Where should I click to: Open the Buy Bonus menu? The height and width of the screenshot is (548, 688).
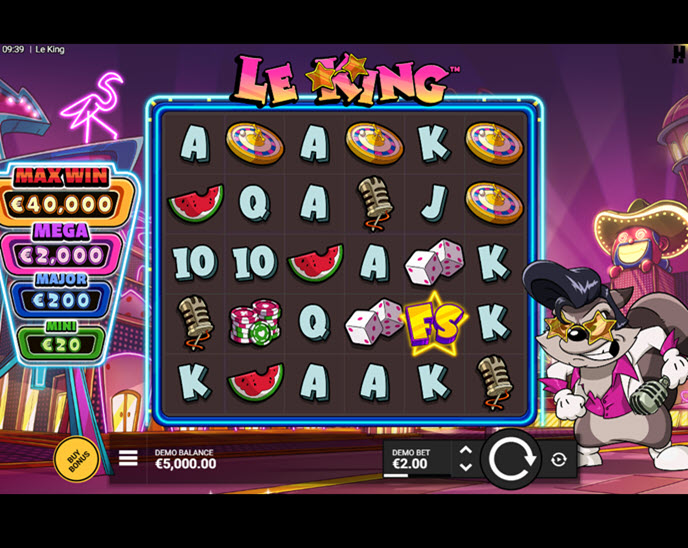pos(76,458)
